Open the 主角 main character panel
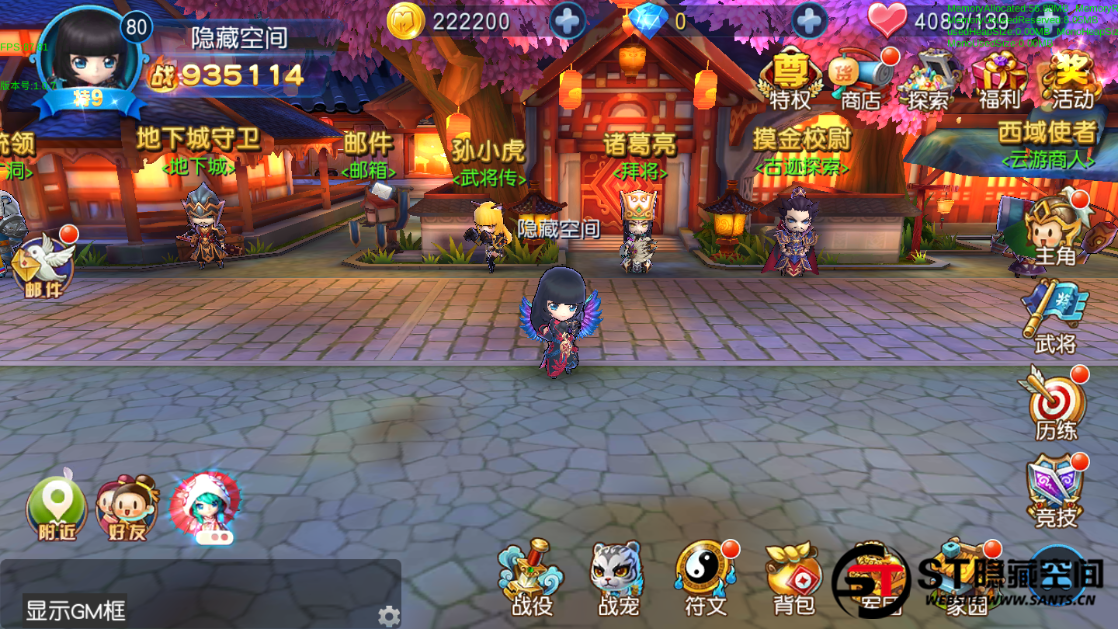Image resolution: width=1118 pixels, height=629 pixels. tap(1054, 230)
